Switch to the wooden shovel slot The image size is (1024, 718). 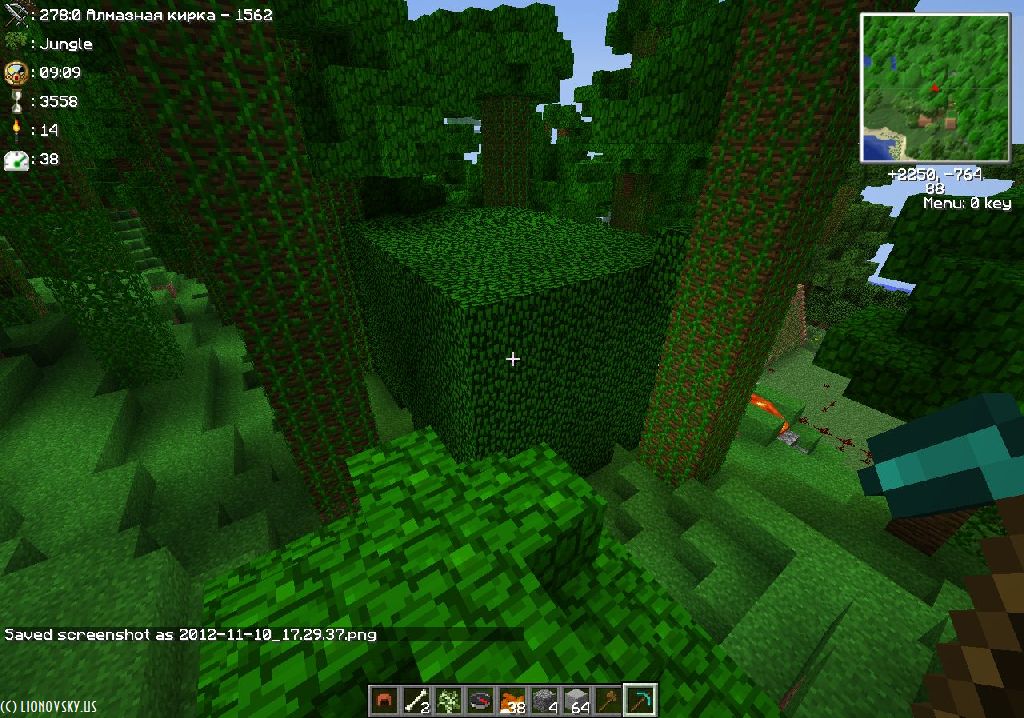(x=606, y=700)
